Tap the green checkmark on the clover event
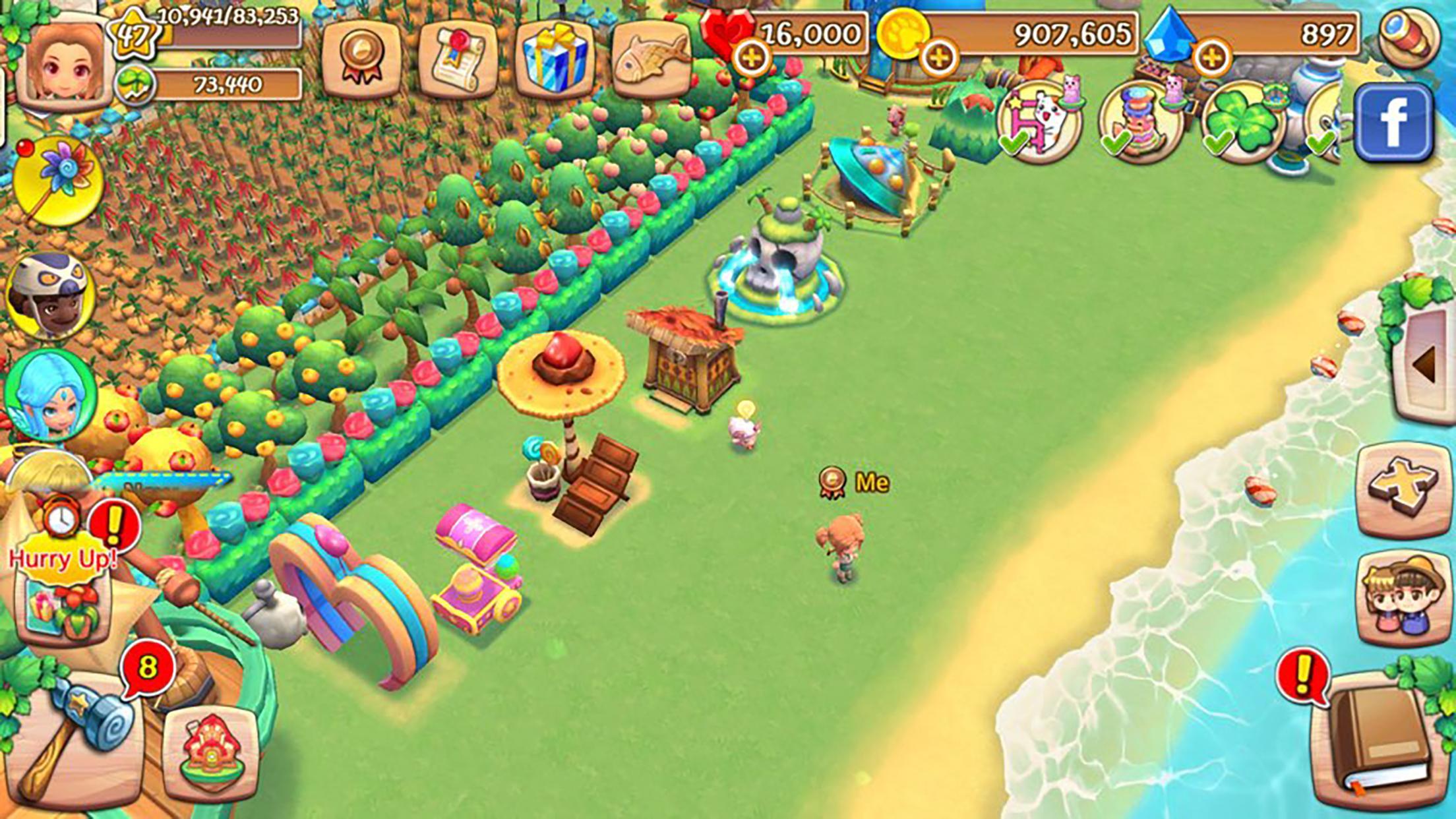This screenshot has height=819, width=1456. [1219, 142]
